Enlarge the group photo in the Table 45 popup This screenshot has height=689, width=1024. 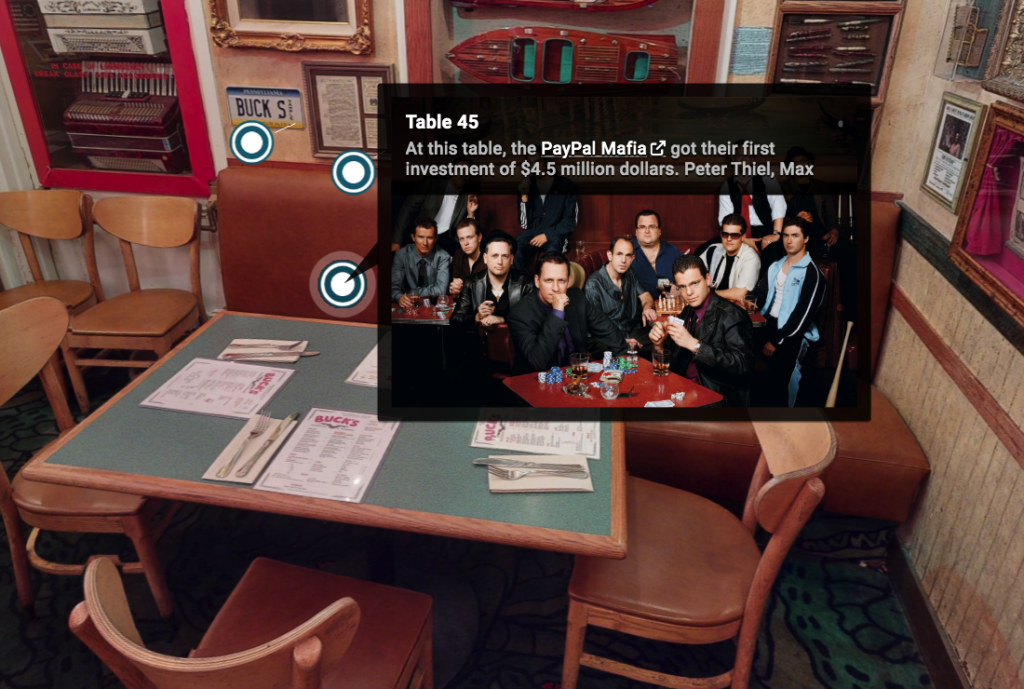[623, 296]
